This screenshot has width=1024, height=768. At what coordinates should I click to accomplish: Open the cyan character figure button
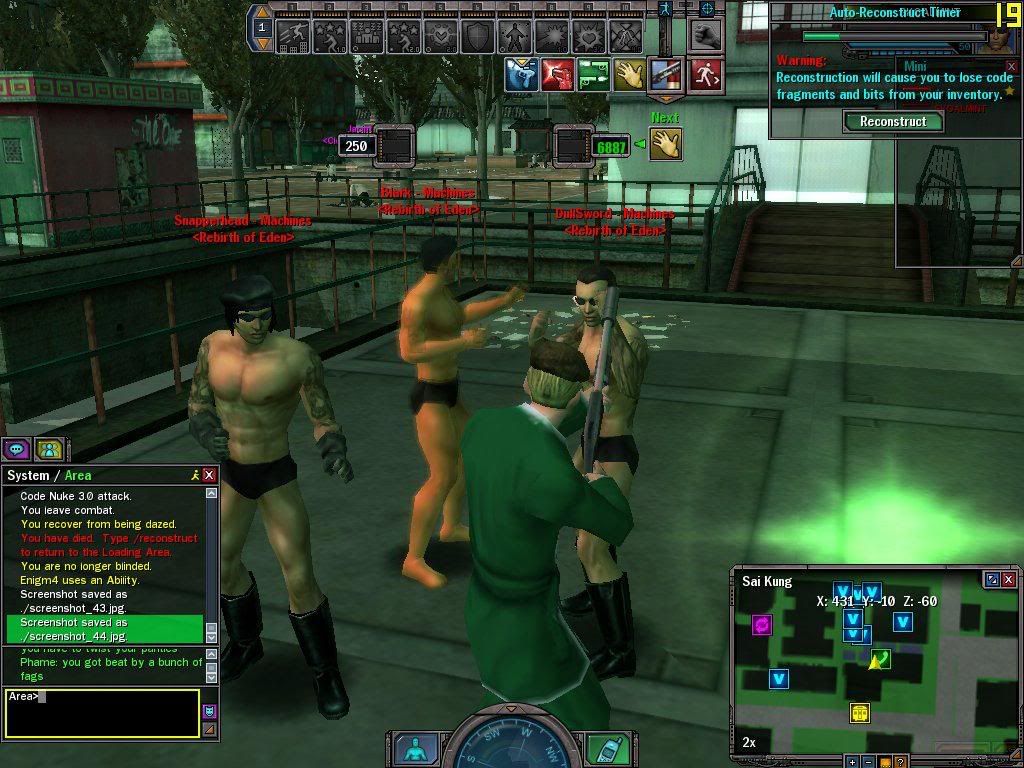(x=412, y=748)
